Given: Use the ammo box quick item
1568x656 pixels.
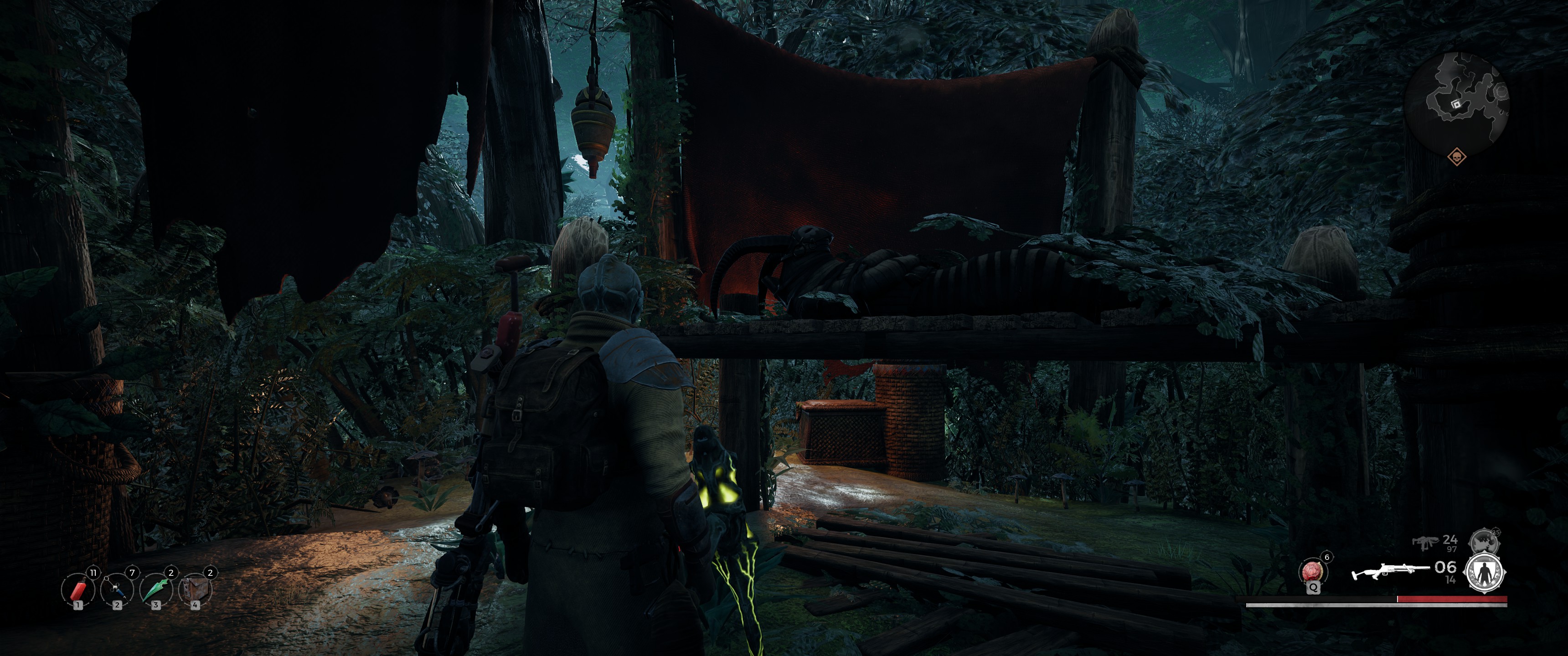Looking at the screenshot, I should (x=196, y=589).
